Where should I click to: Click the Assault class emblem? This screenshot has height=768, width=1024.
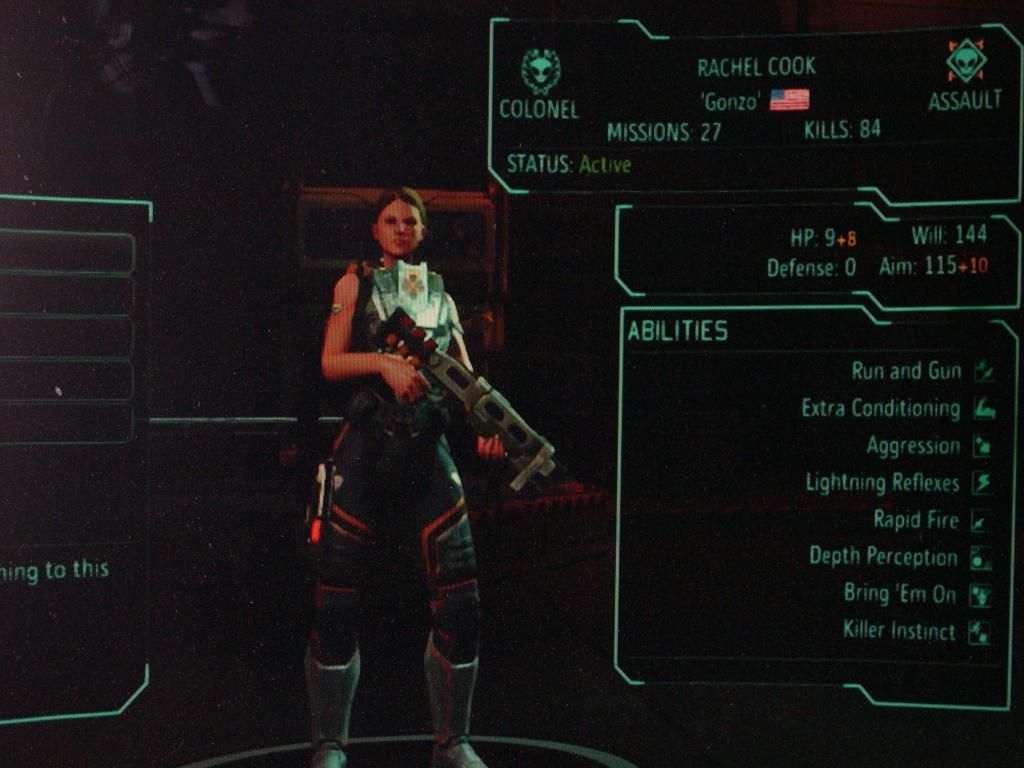point(965,62)
